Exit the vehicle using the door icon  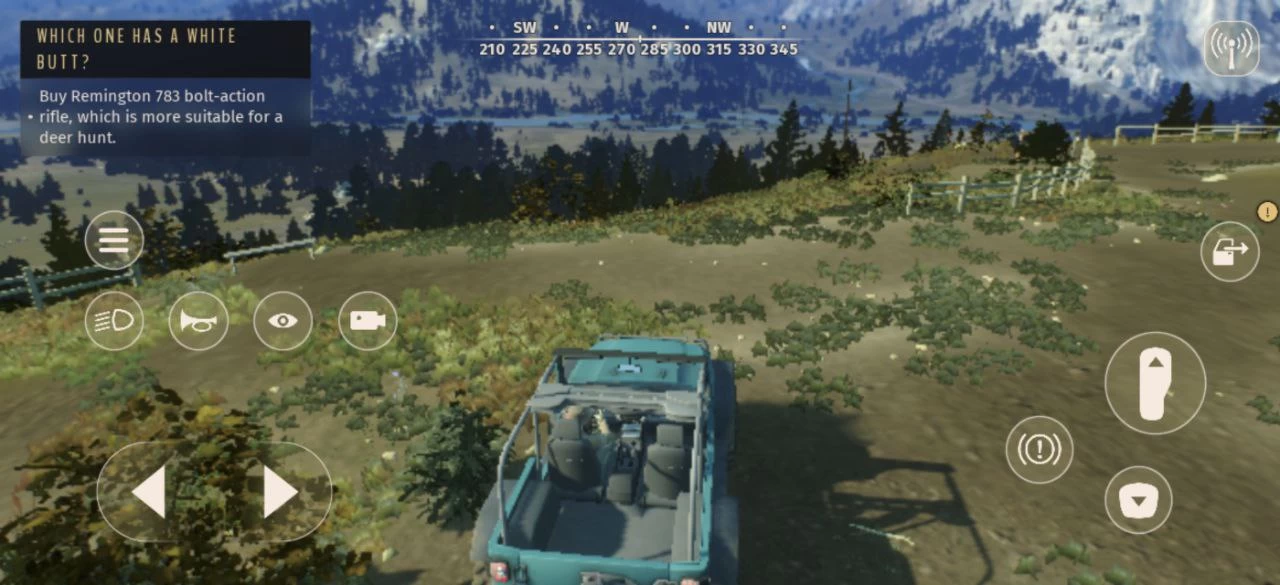(x=1230, y=251)
